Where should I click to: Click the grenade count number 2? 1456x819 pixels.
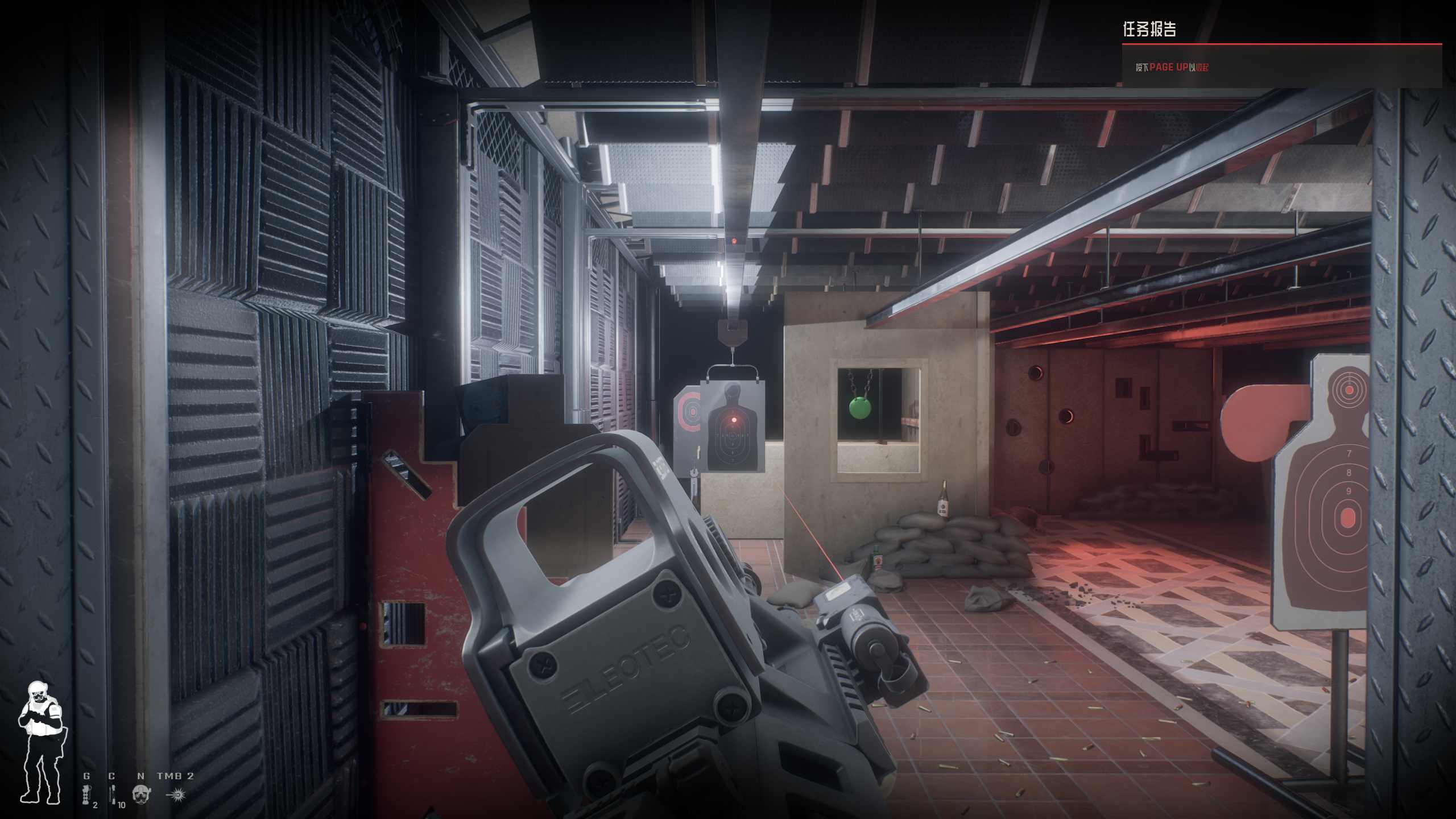tap(95, 804)
